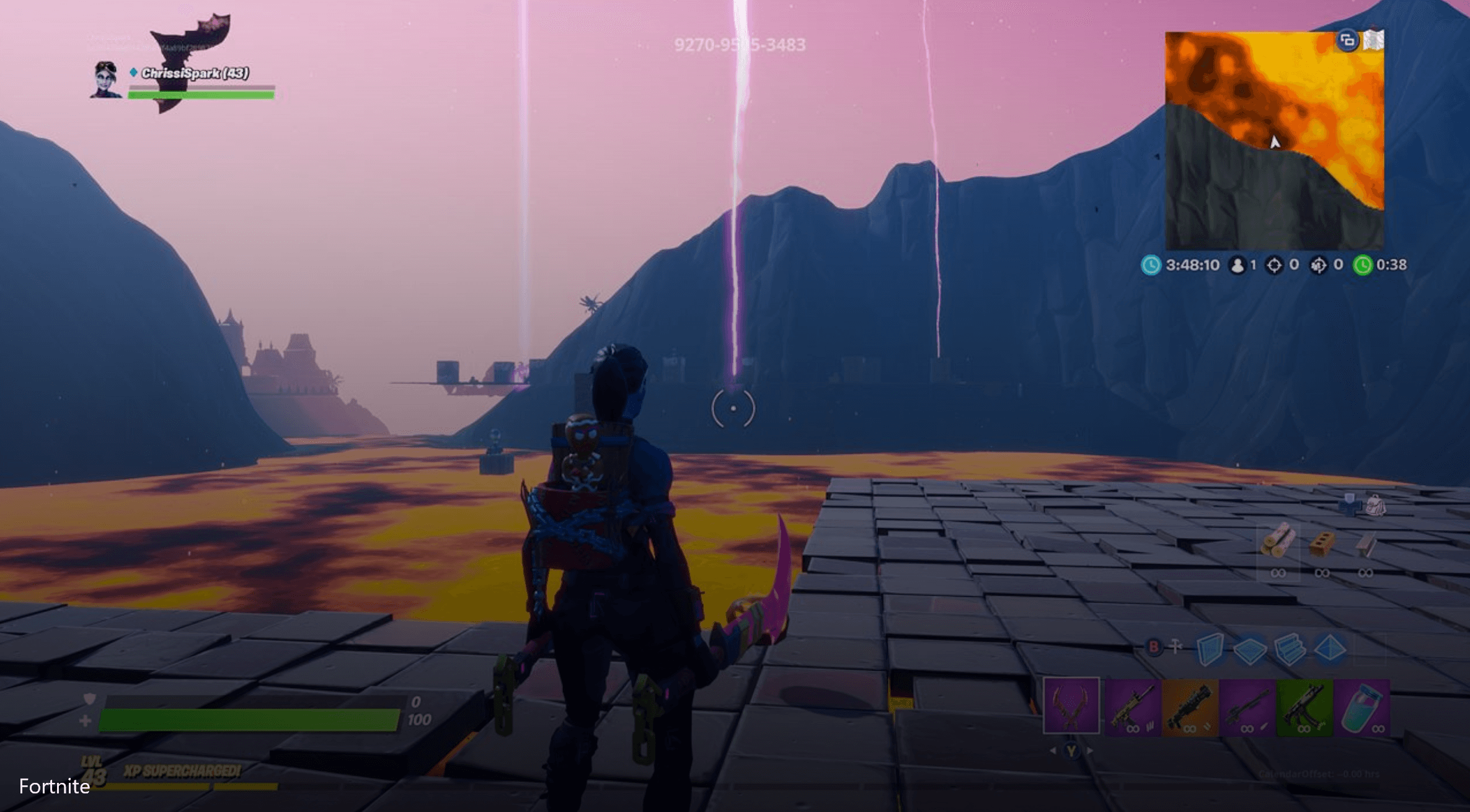Equip the purple assault rifle slot

tap(1132, 707)
